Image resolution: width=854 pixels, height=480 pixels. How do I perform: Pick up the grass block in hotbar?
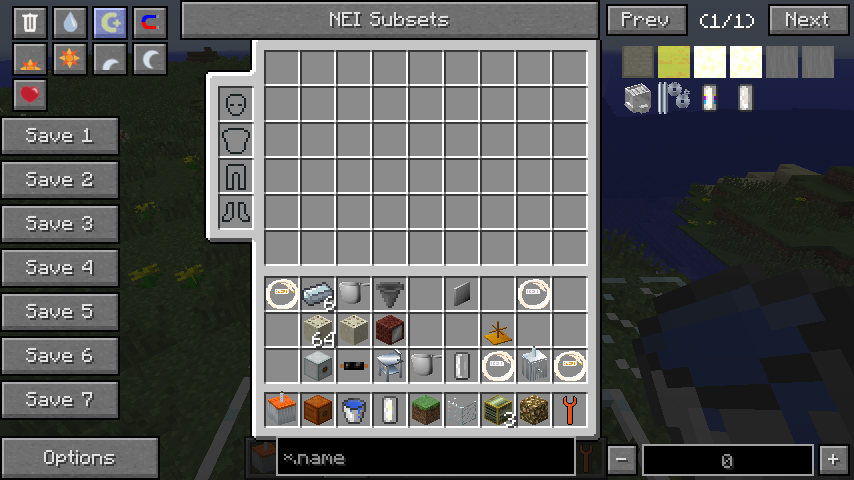click(x=426, y=410)
